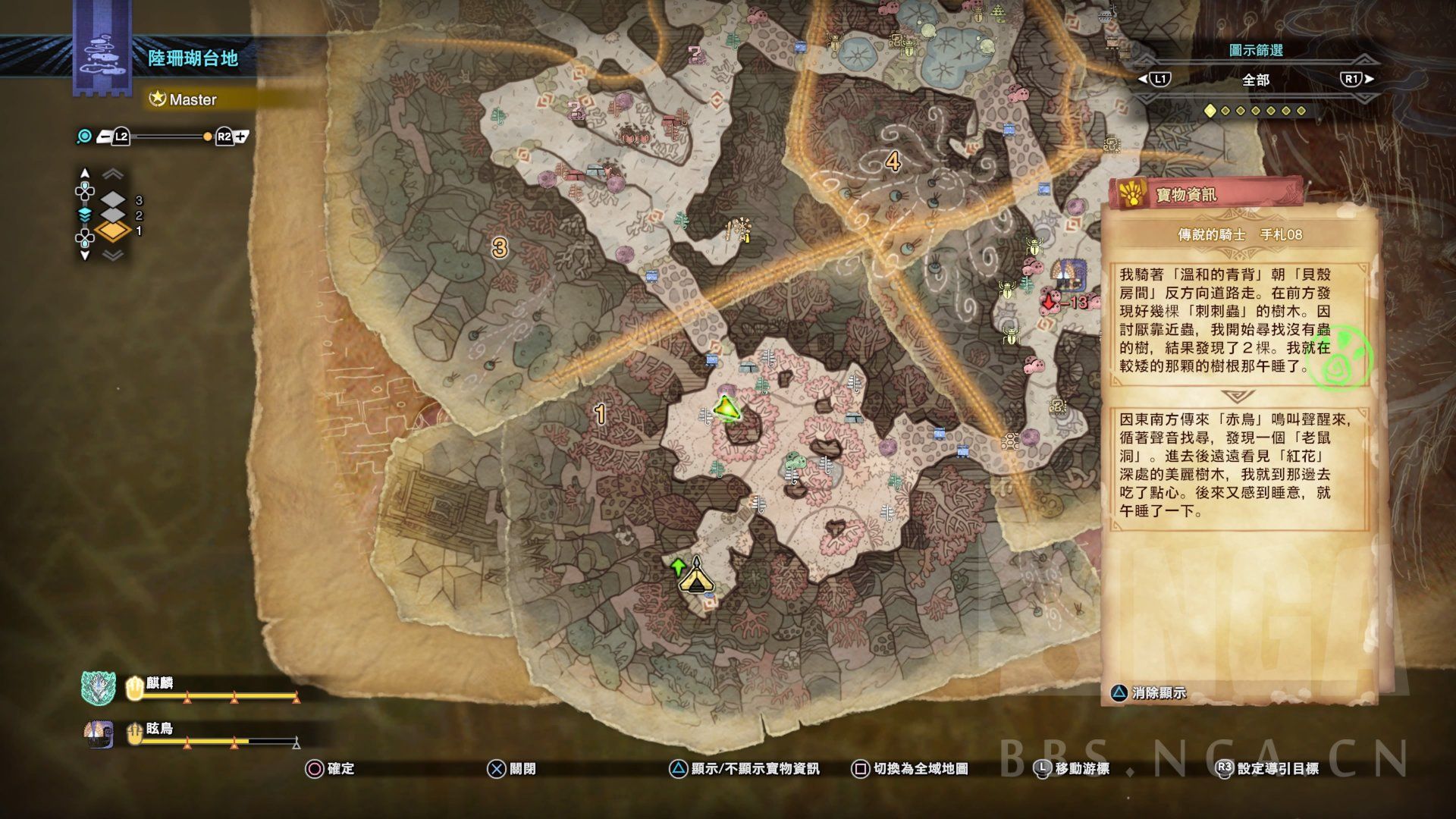1456x819 pixels.
Task: Click the 眩鳥 monster icon on the map
Action: click(1068, 275)
